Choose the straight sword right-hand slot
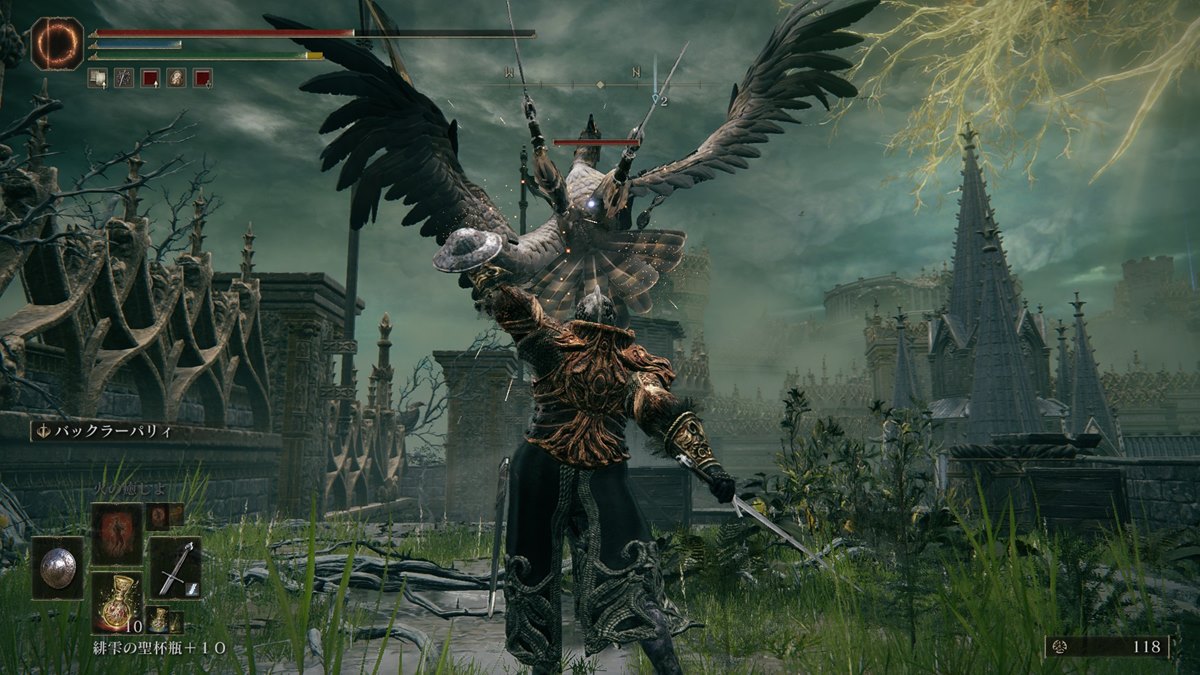1200x675 pixels. (174, 567)
